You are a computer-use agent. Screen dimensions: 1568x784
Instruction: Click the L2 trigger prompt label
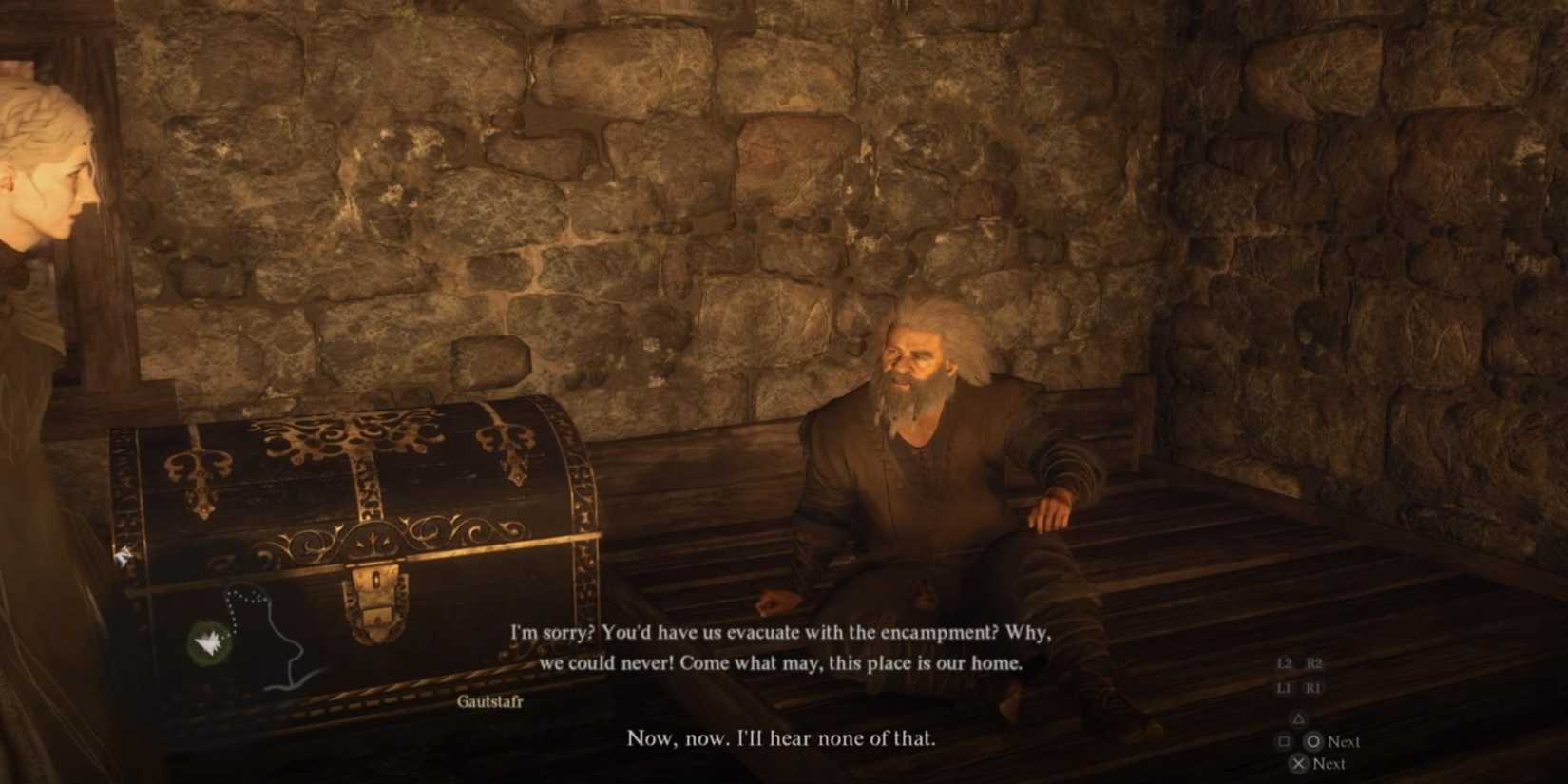click(1284, 662)
